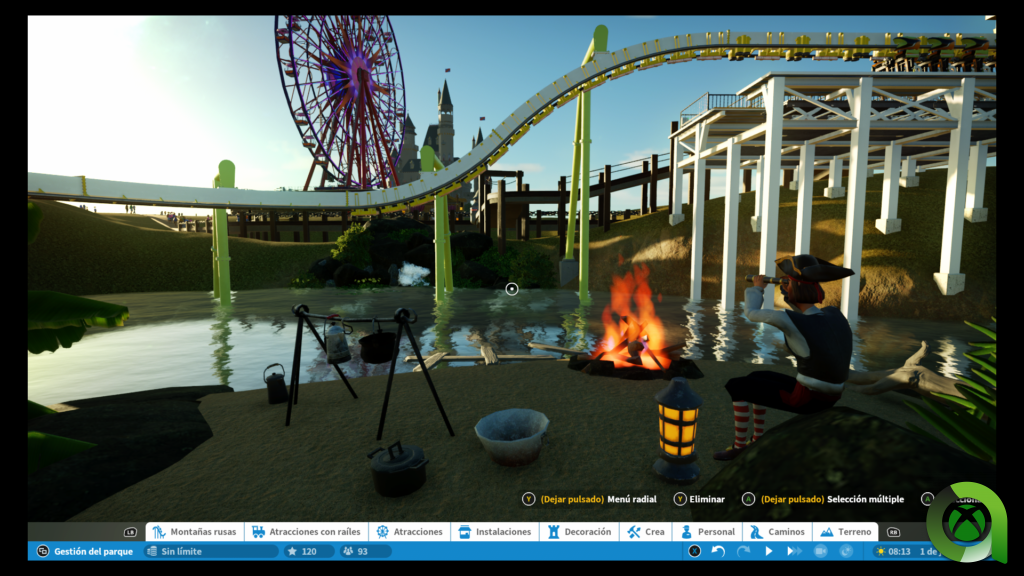Viewport: 1024px width, 576px height.
Task: Play time at normal speed
Action: click(x=769, y=551)
